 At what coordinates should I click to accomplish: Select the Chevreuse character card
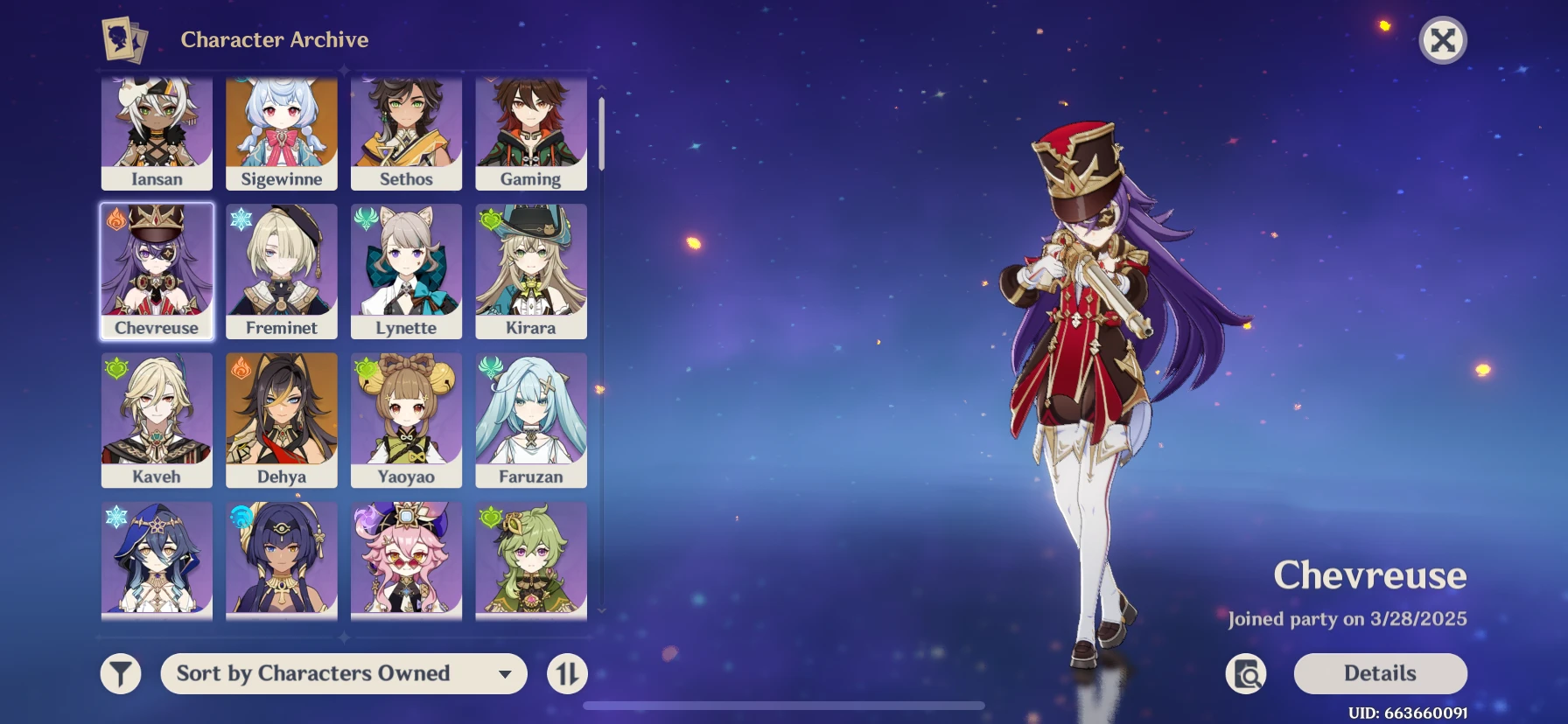pyautogui.click(x=157, y=271)
